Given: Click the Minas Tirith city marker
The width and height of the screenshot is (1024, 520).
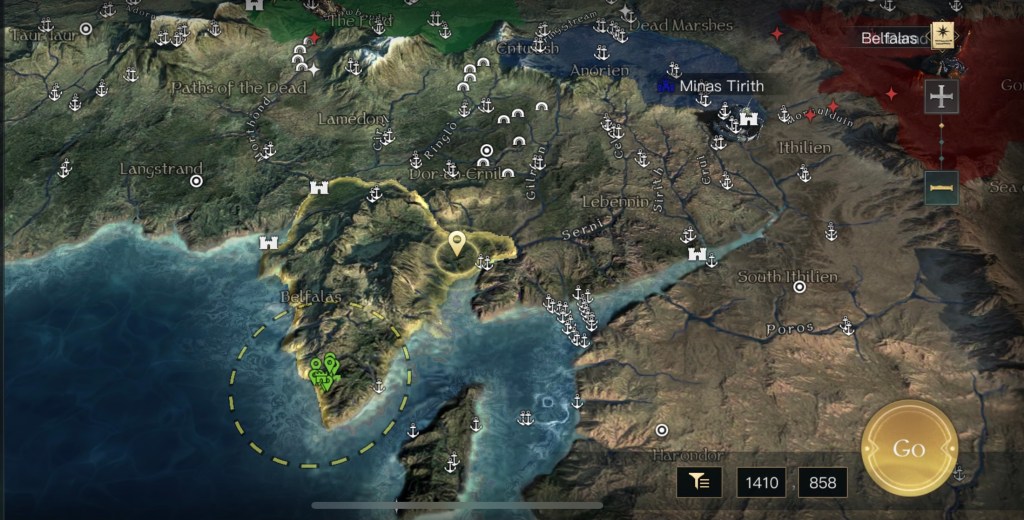Looking at the screenshot, I should [x=748, y=119].
